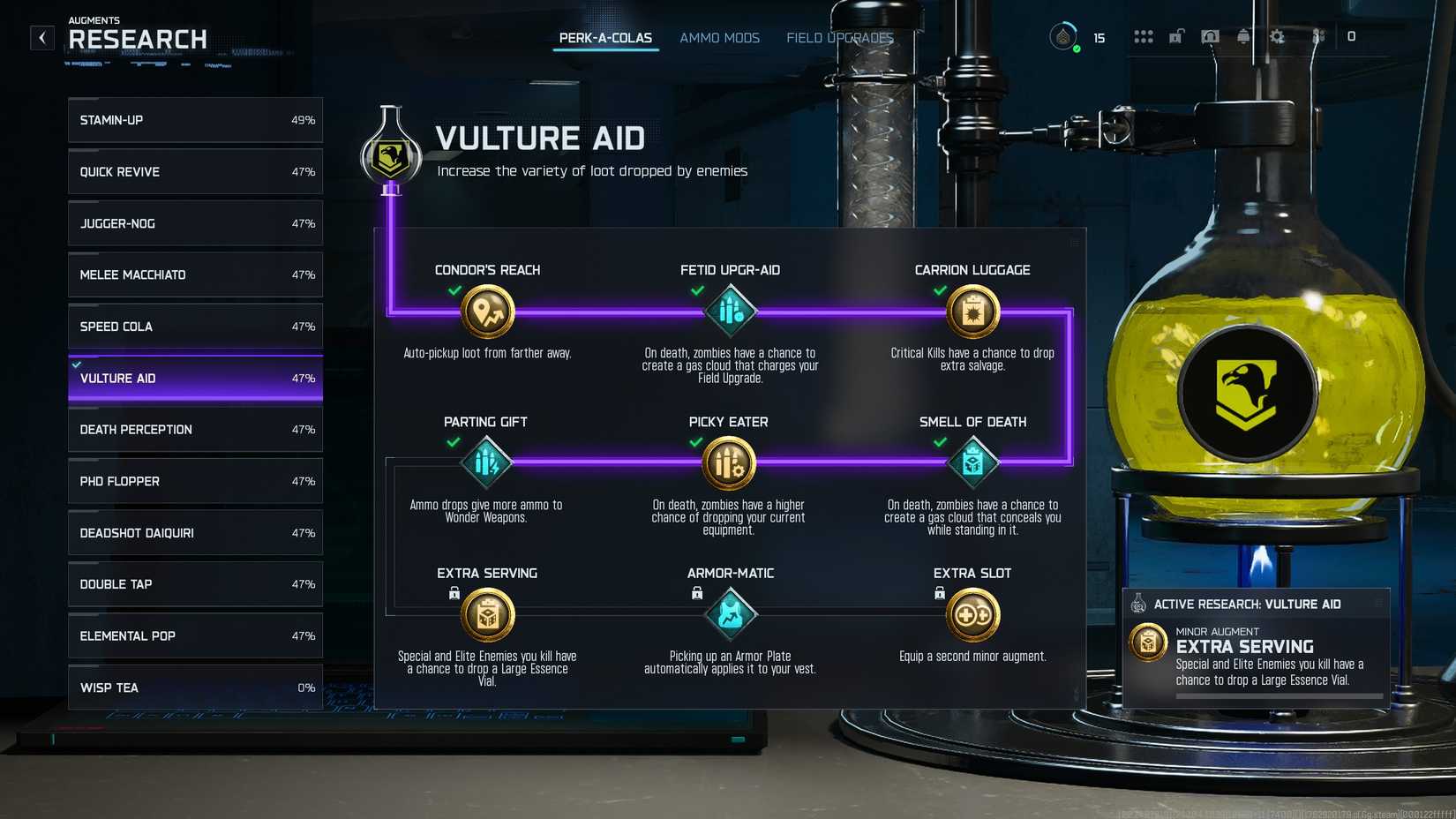Select the Smell of Death augment icon

pos(972,462)
